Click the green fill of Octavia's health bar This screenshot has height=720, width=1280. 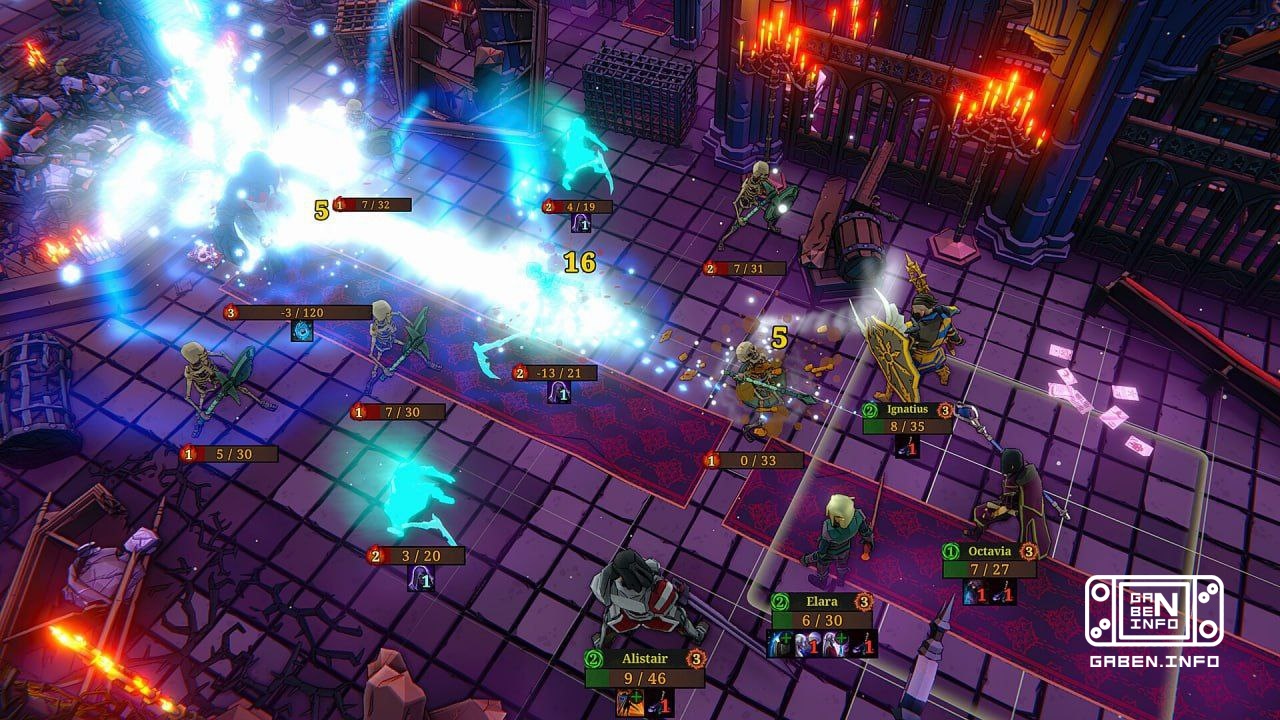953,568
